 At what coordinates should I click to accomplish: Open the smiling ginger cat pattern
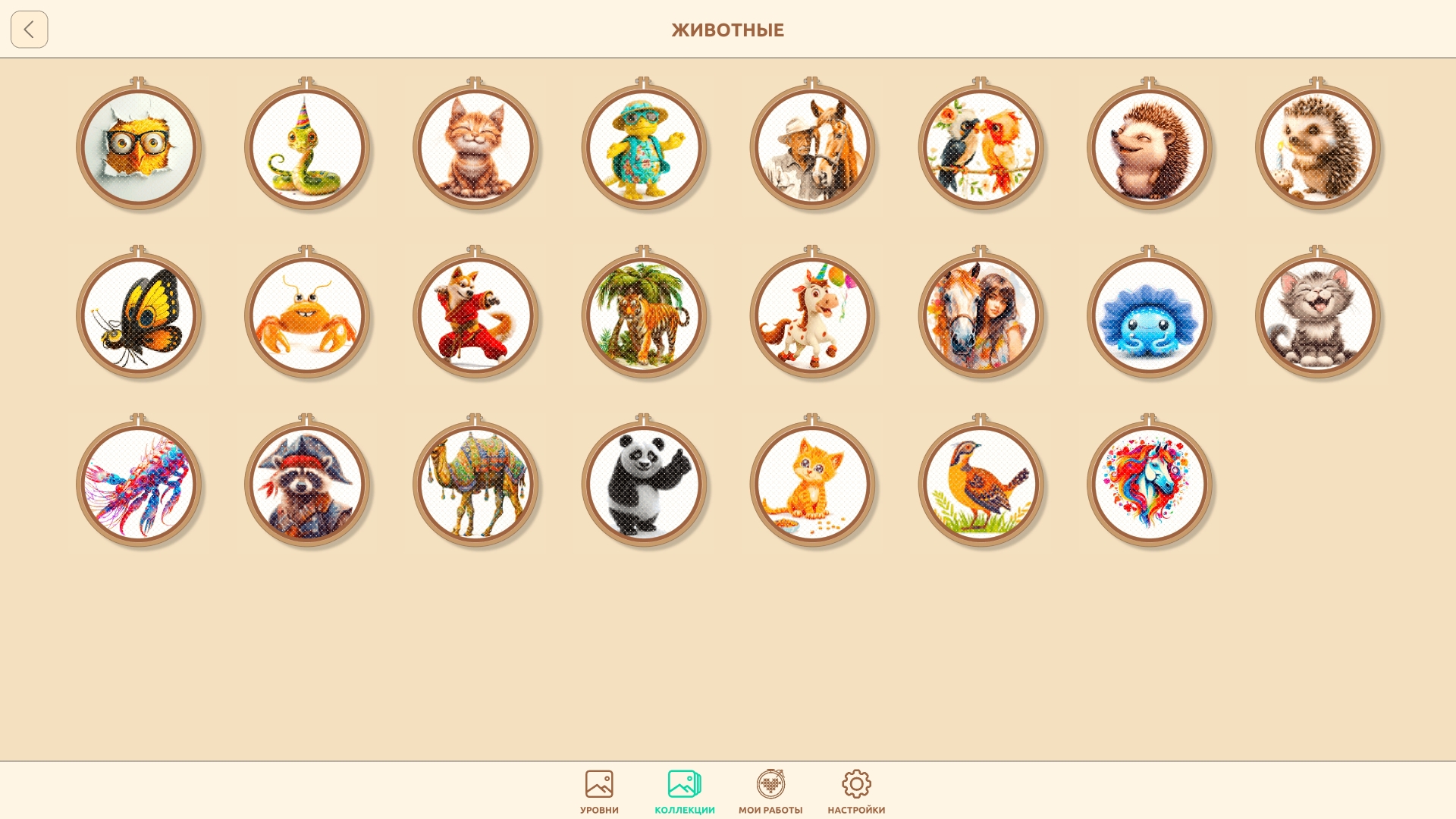pos(475,148)
